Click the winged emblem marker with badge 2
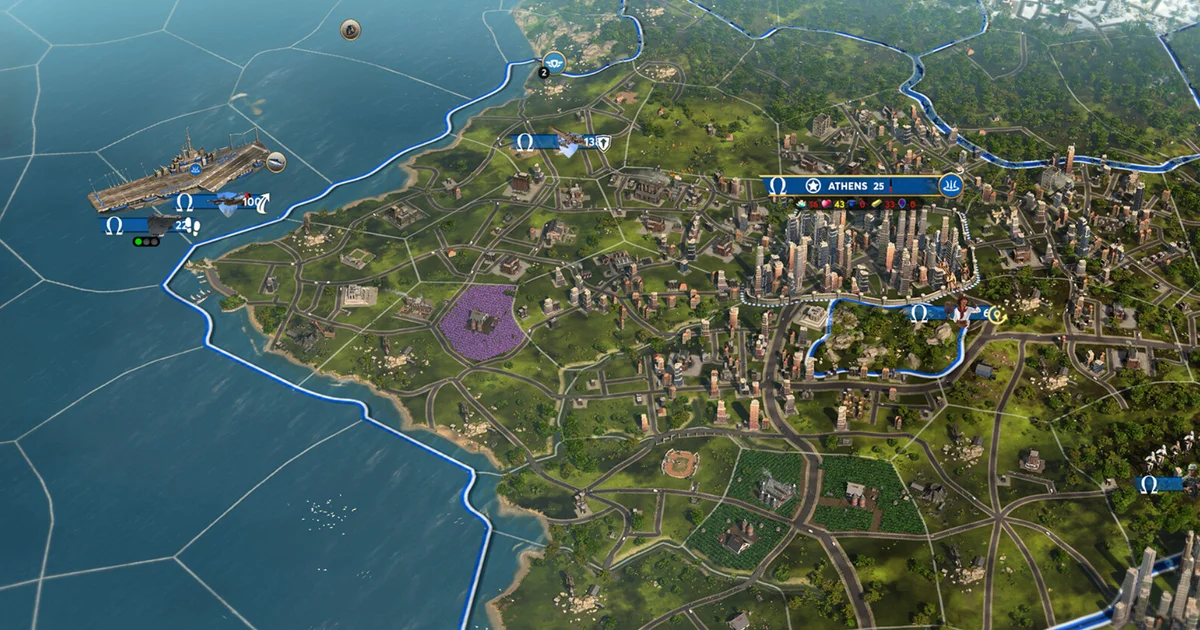The height and width of the screenshot is (630, 1200). click(x=553, y=65)
